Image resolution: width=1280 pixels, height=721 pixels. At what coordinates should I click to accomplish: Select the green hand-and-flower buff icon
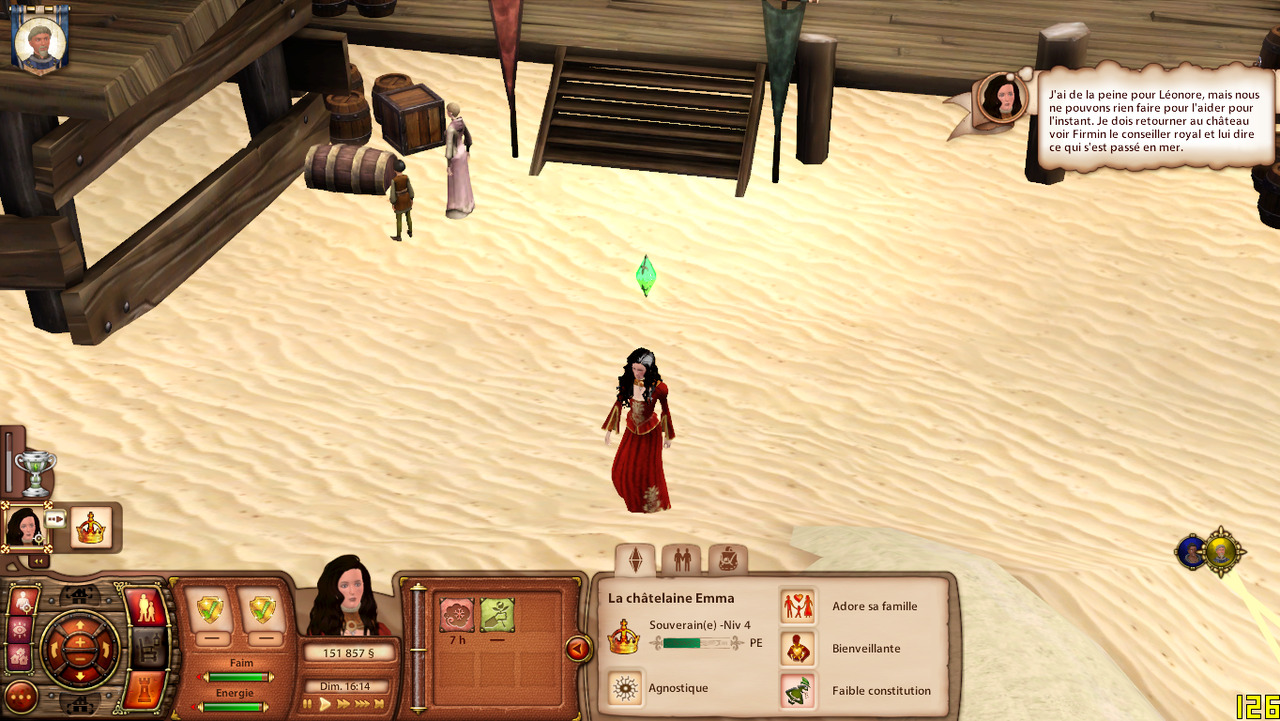(497, 615)
